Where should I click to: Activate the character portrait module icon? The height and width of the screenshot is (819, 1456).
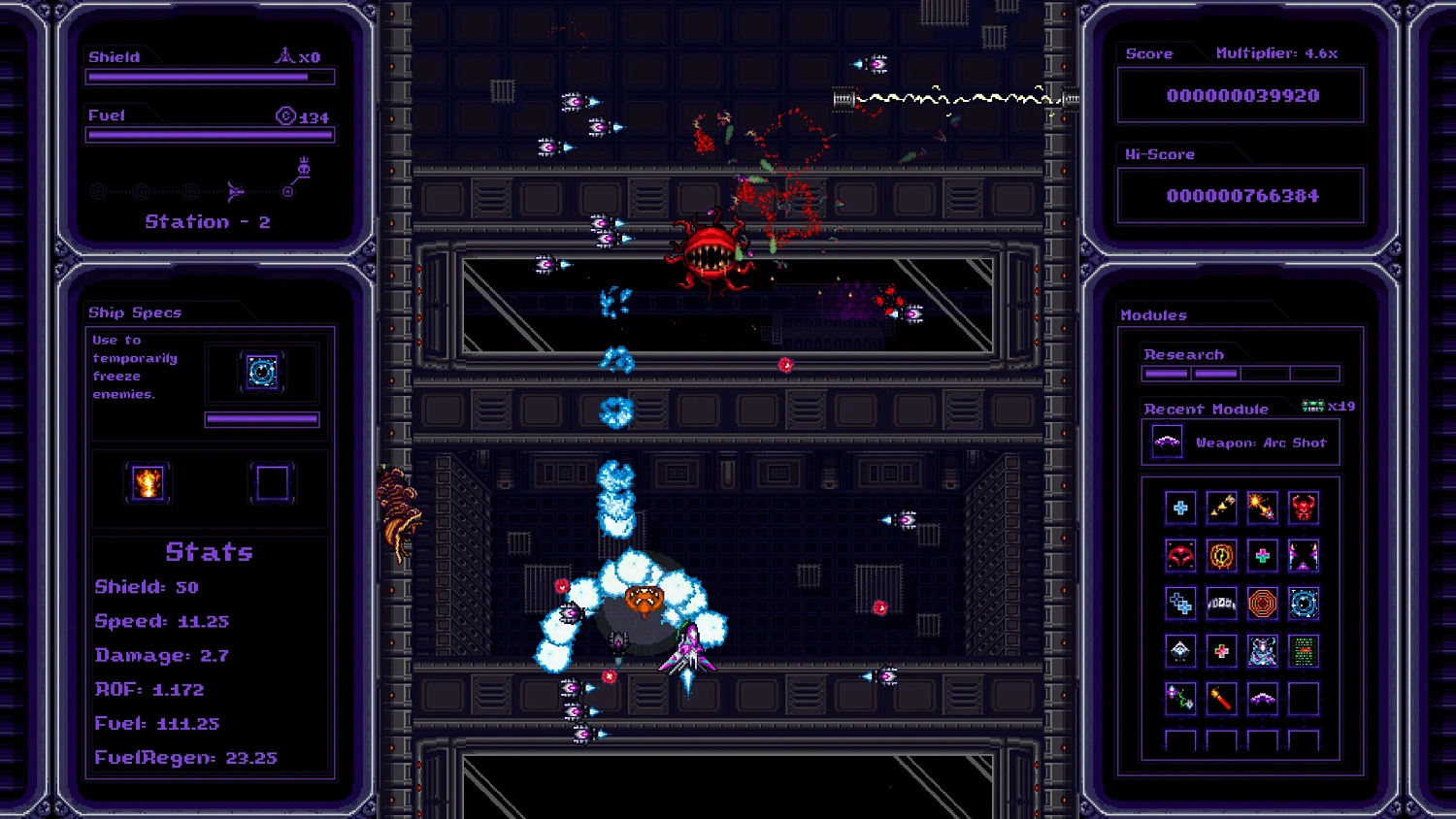click(1263, 651)
